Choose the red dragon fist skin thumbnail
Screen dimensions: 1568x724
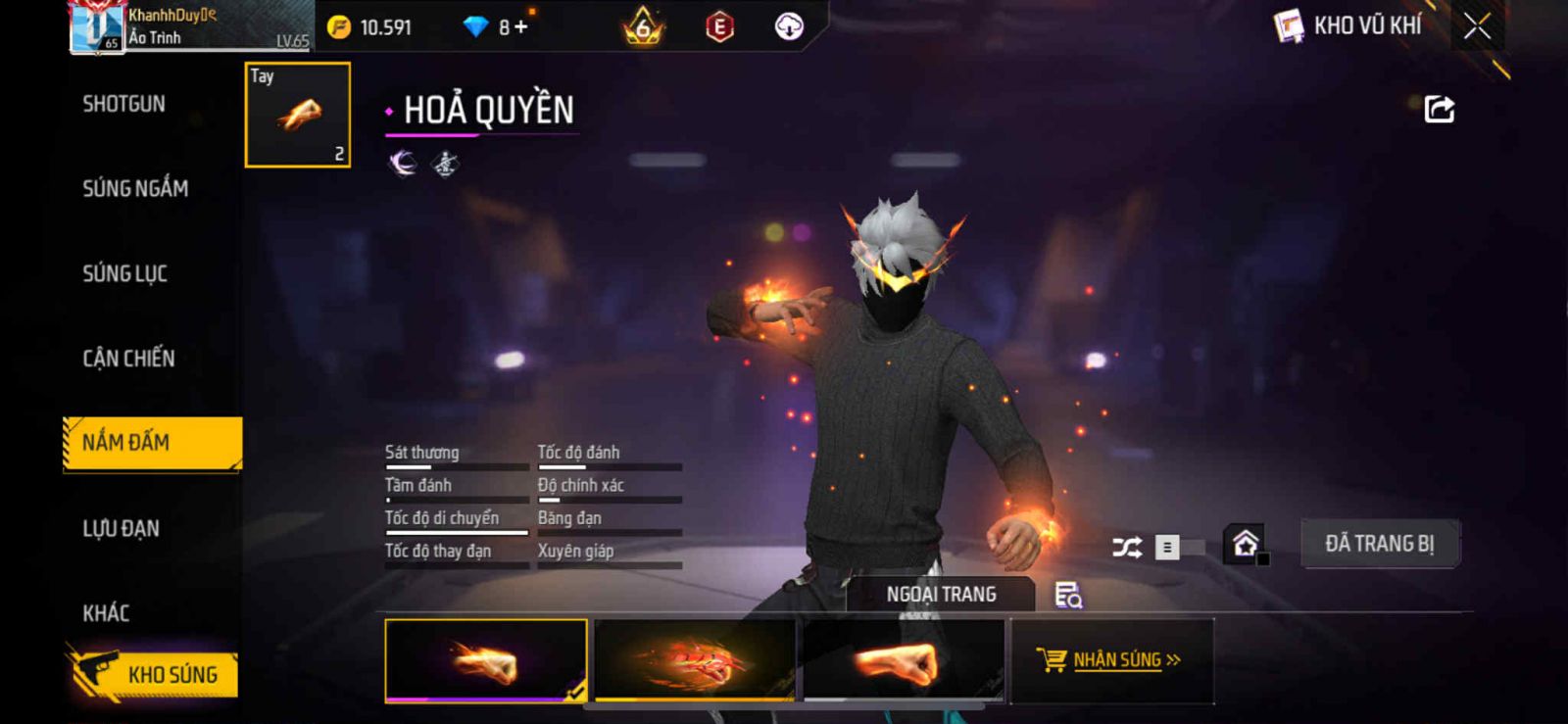[695, 660]
